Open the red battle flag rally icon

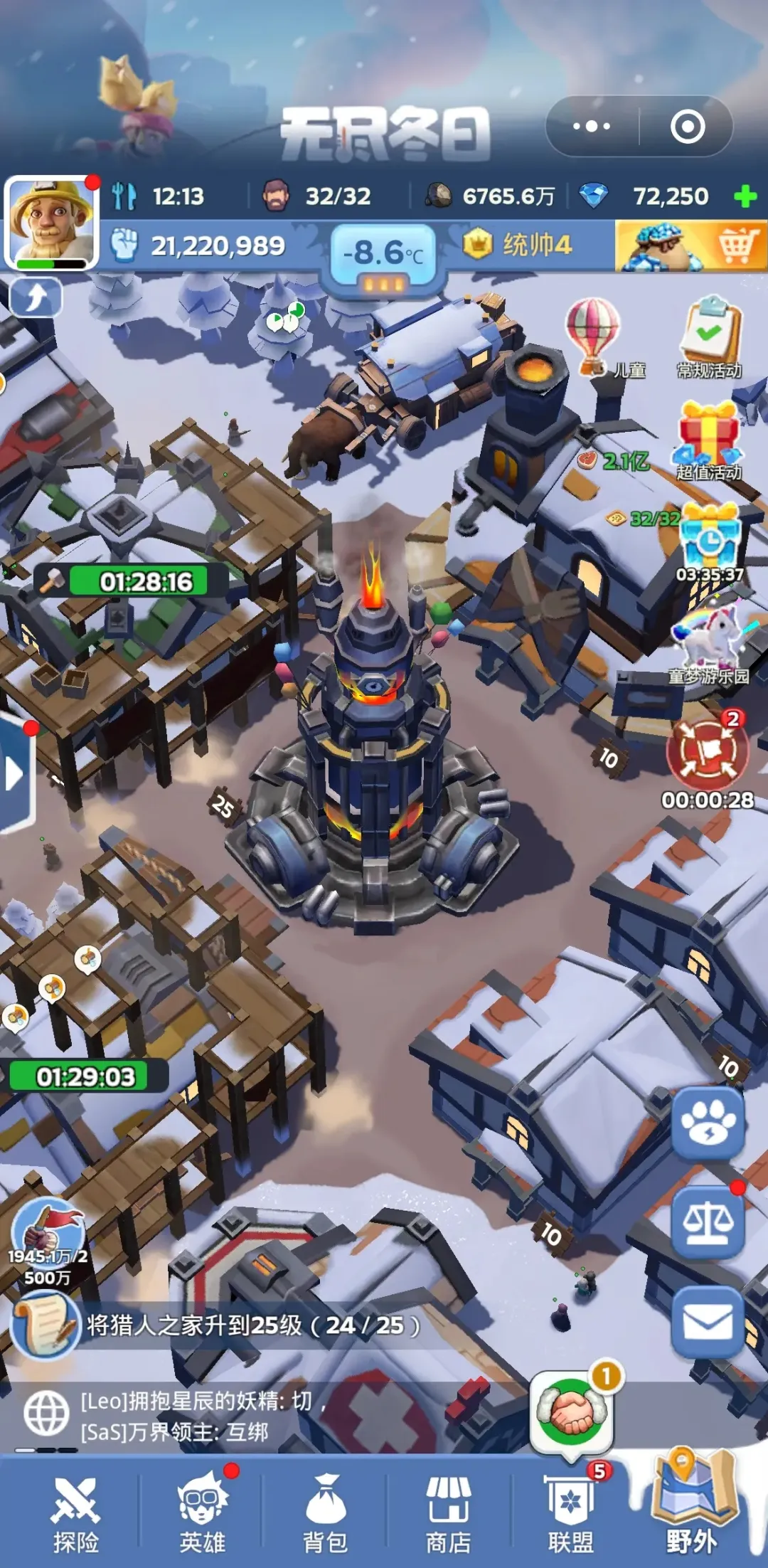tap(707, 751)
